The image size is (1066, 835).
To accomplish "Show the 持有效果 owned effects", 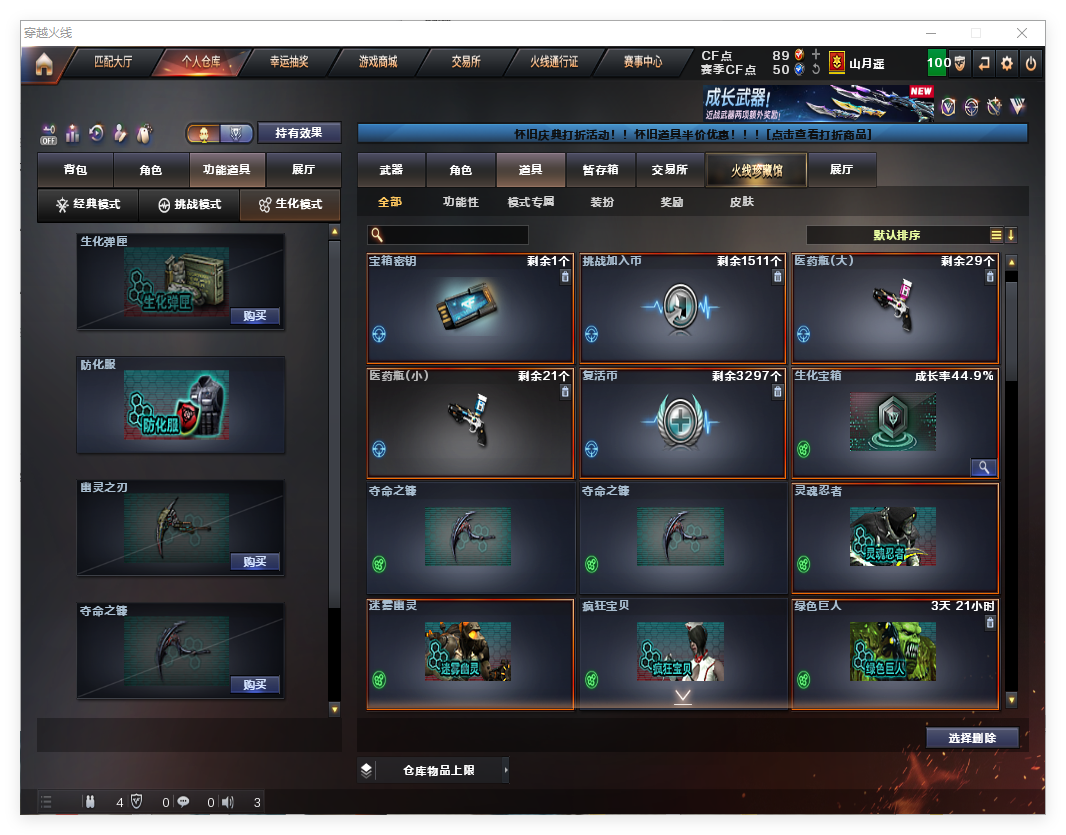I will click(x=299, y=133).
